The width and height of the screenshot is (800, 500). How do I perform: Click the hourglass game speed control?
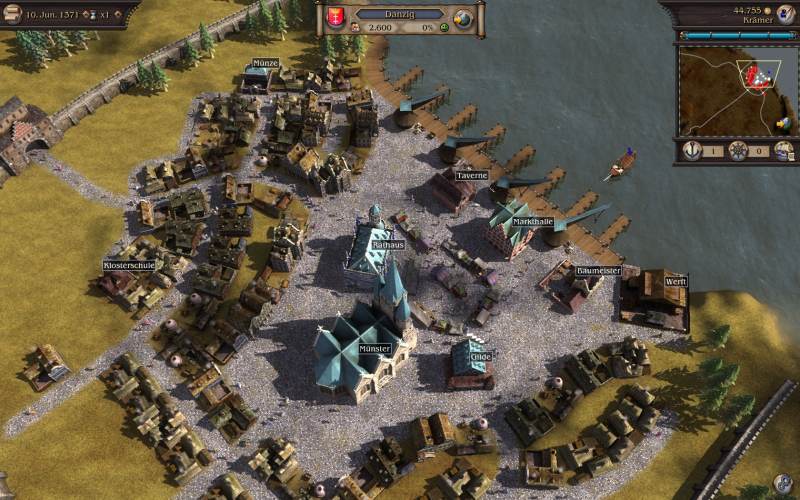coord(95,17)
